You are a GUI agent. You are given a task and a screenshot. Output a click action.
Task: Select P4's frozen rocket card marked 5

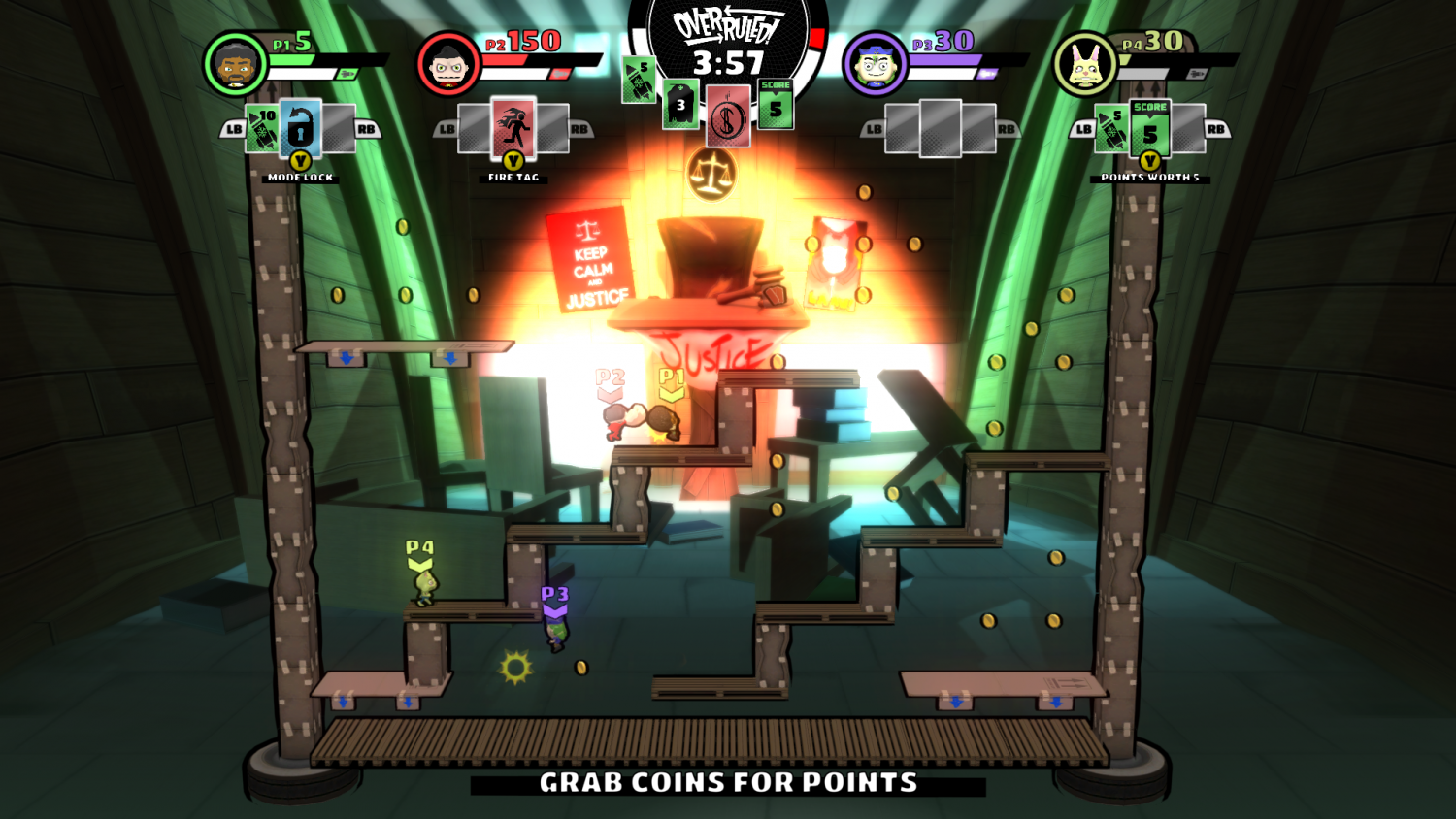[1112, 130]
